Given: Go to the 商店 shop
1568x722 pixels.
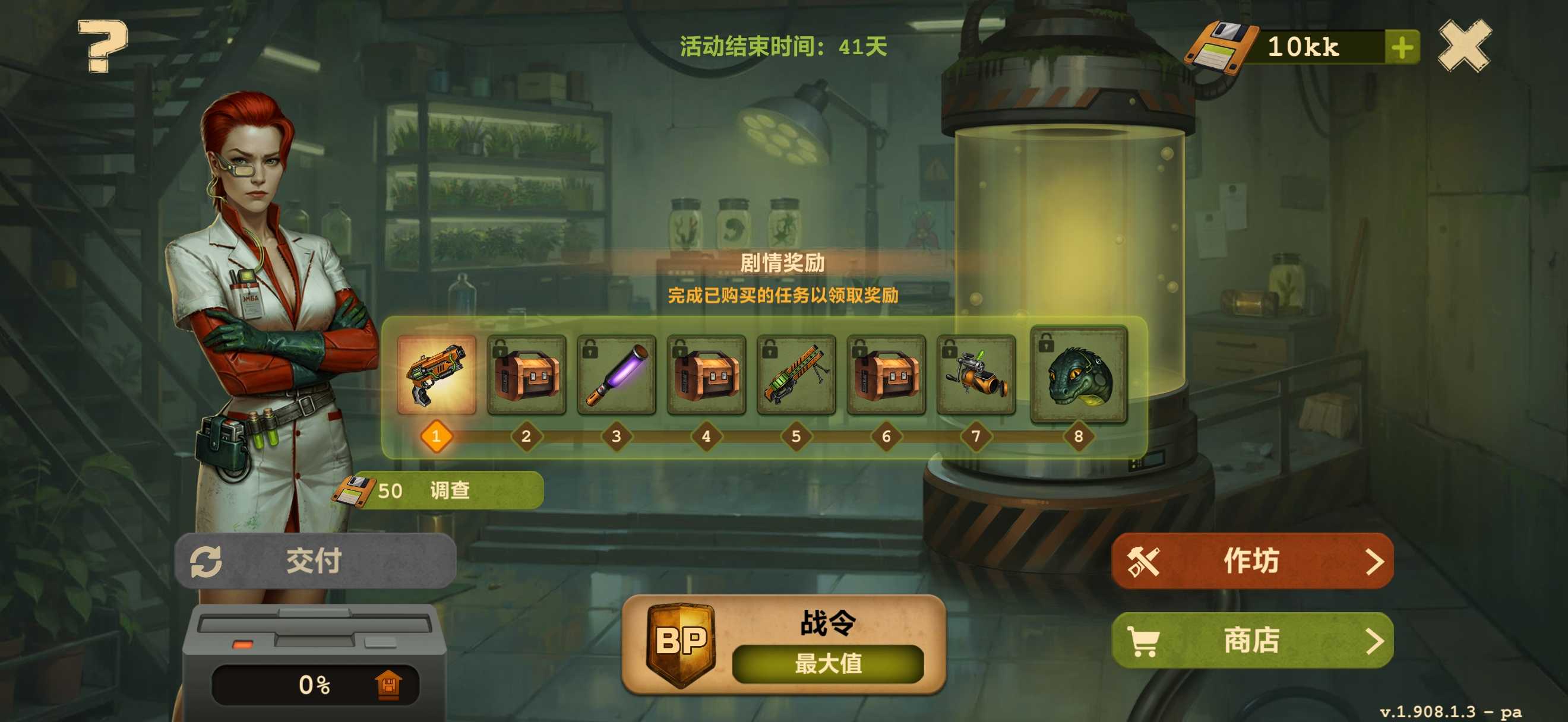Looking at the screenshot, I should pos(1252,640).
